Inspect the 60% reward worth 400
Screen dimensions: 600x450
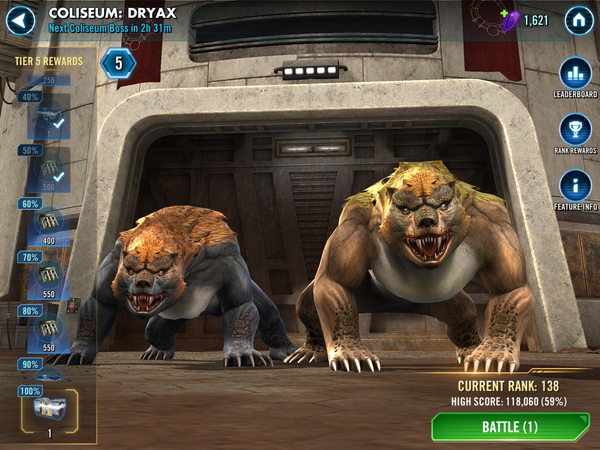click(48, 222)
